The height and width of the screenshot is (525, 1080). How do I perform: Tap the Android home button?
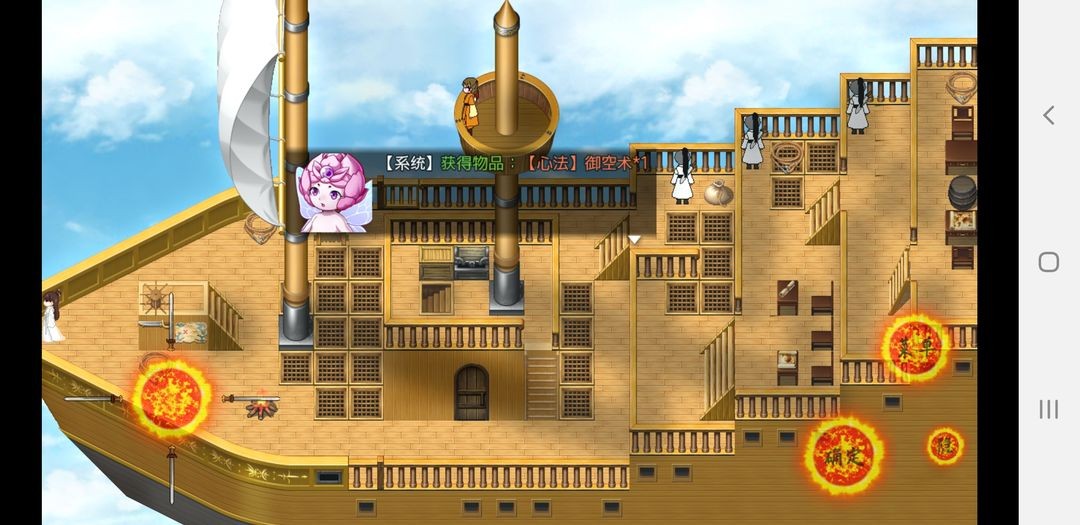pyautogui.click(x=1048, y=262)
